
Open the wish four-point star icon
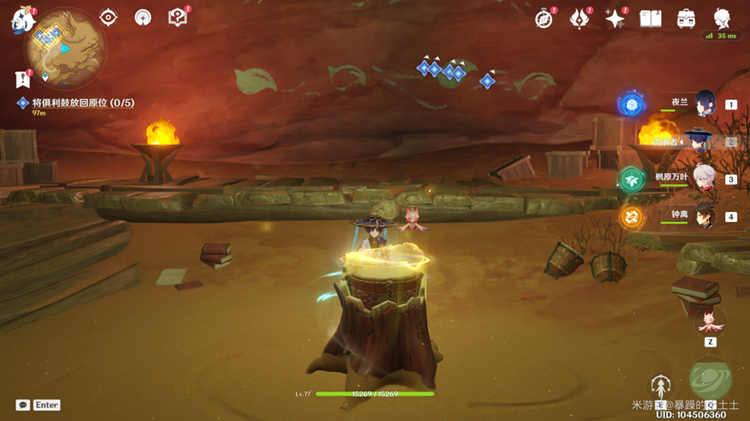point(615,18)
